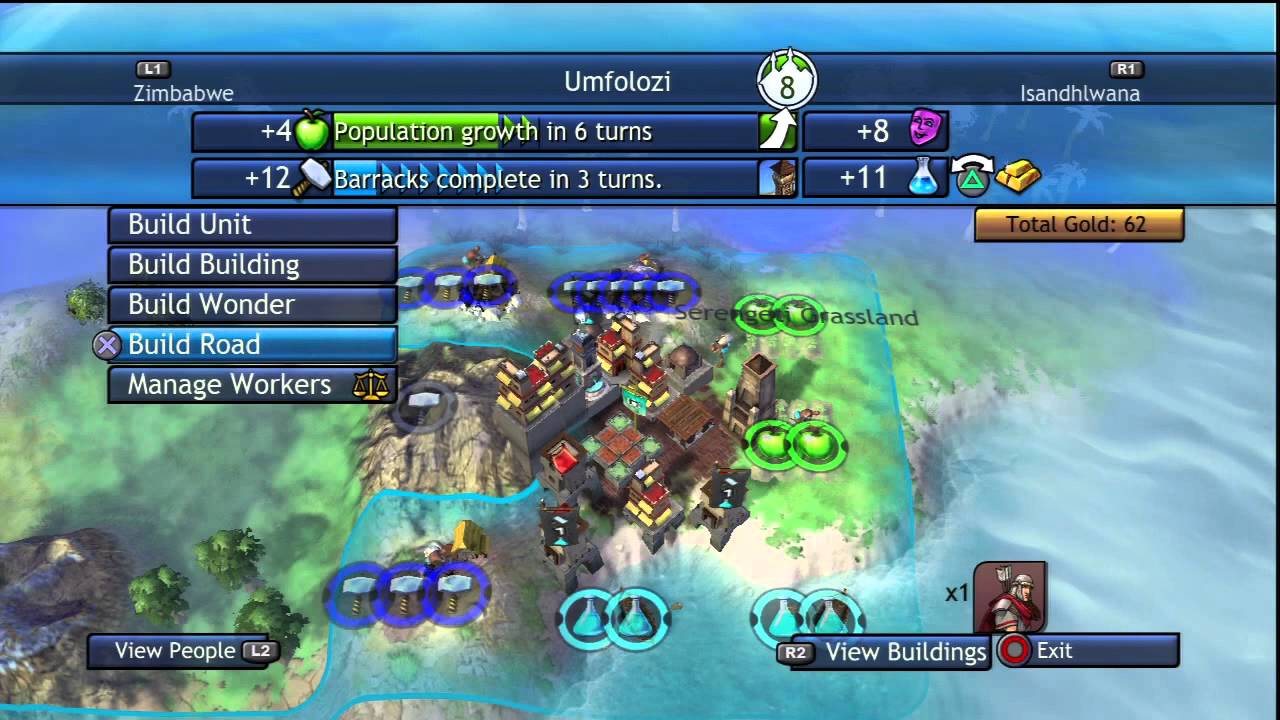Click the population growth food bar
The height and width of the screenshot is (720, 1280).
point(545,132)
